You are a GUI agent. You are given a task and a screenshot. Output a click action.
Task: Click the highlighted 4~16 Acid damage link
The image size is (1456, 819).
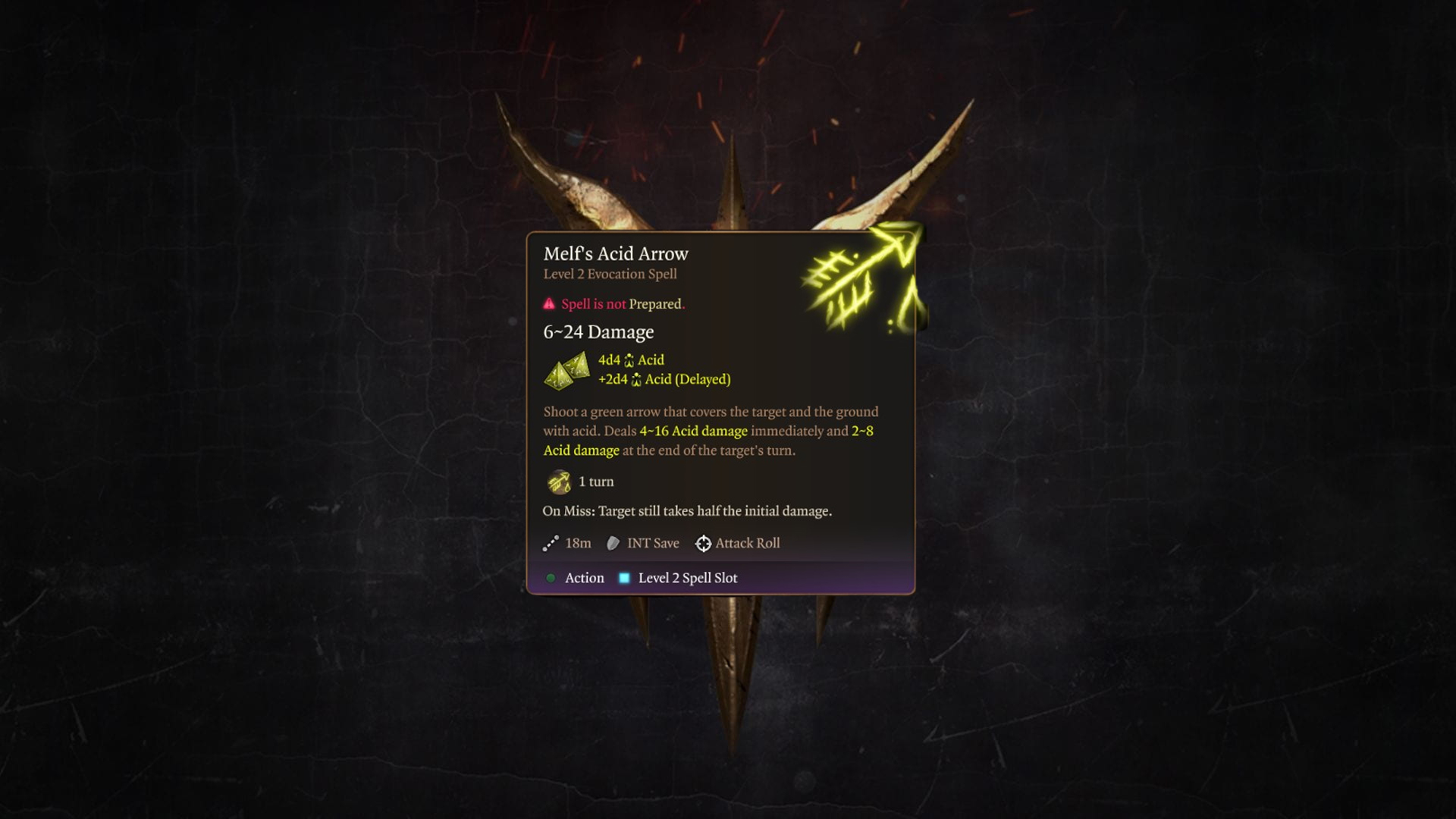692,431
